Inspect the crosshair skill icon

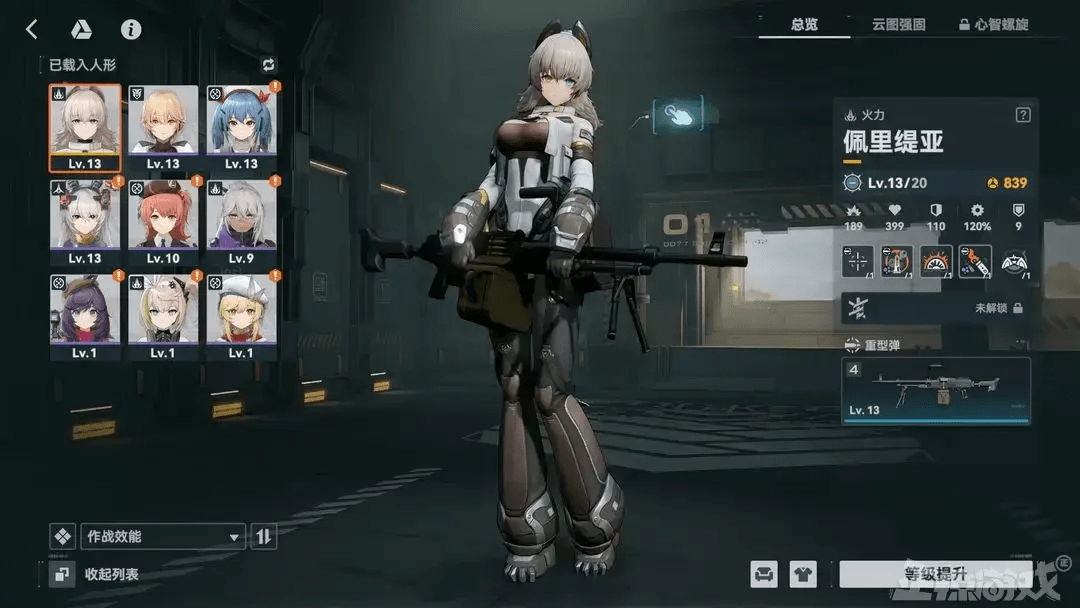click(x=857, y=262)
